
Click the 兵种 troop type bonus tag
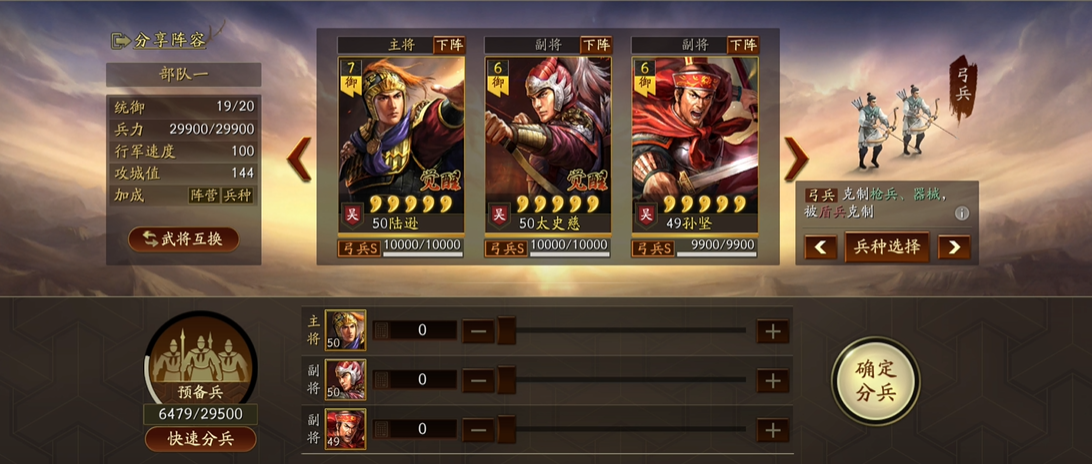(x=236, y=196)
